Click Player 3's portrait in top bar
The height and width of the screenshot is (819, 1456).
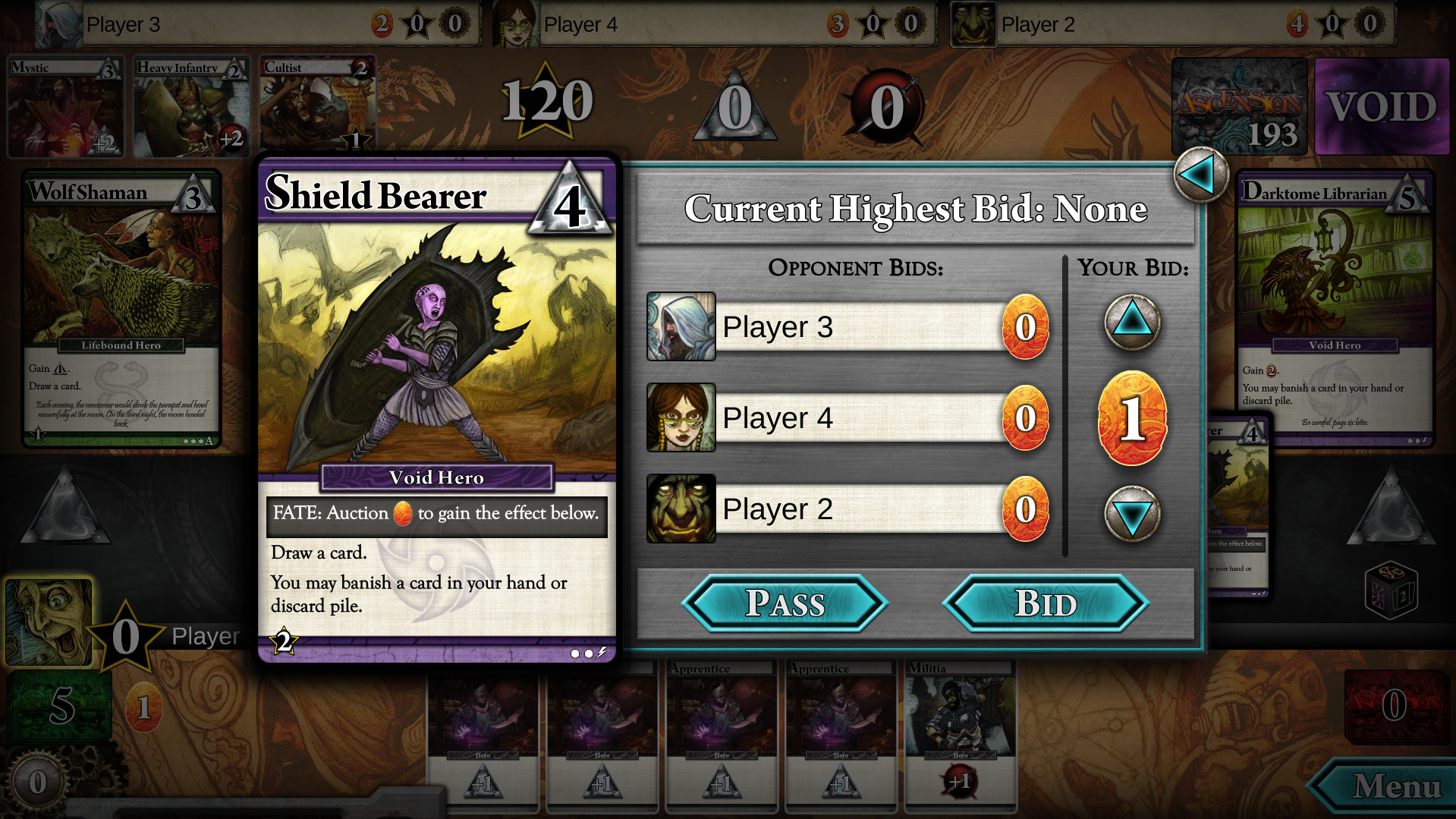click(x=59, y=24)
